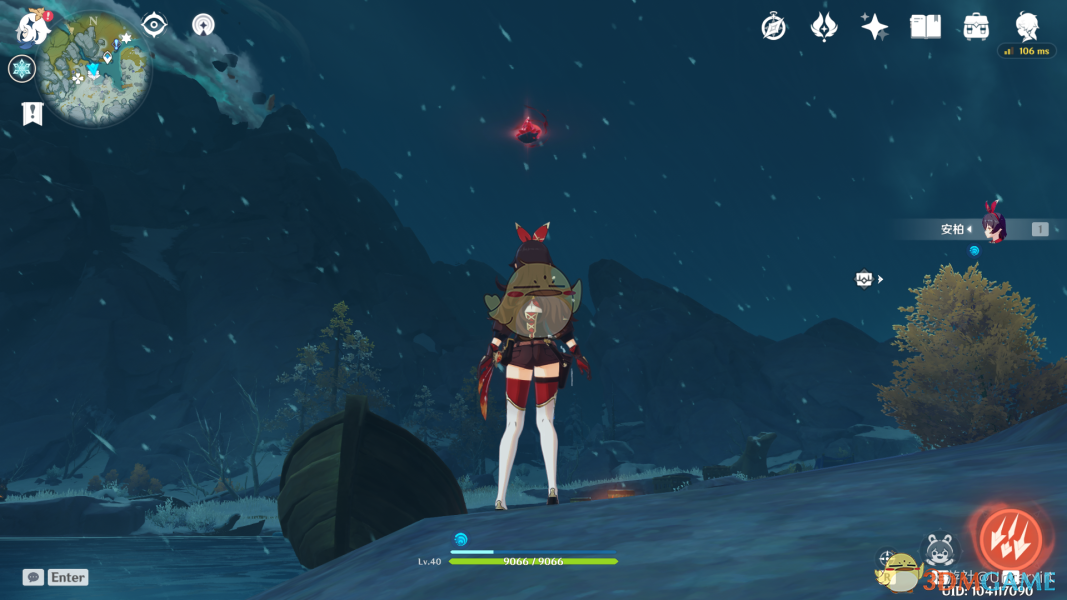Open the backpack inventory
The height and width of the screenshot is (600, 1067).
click(976, 27)
